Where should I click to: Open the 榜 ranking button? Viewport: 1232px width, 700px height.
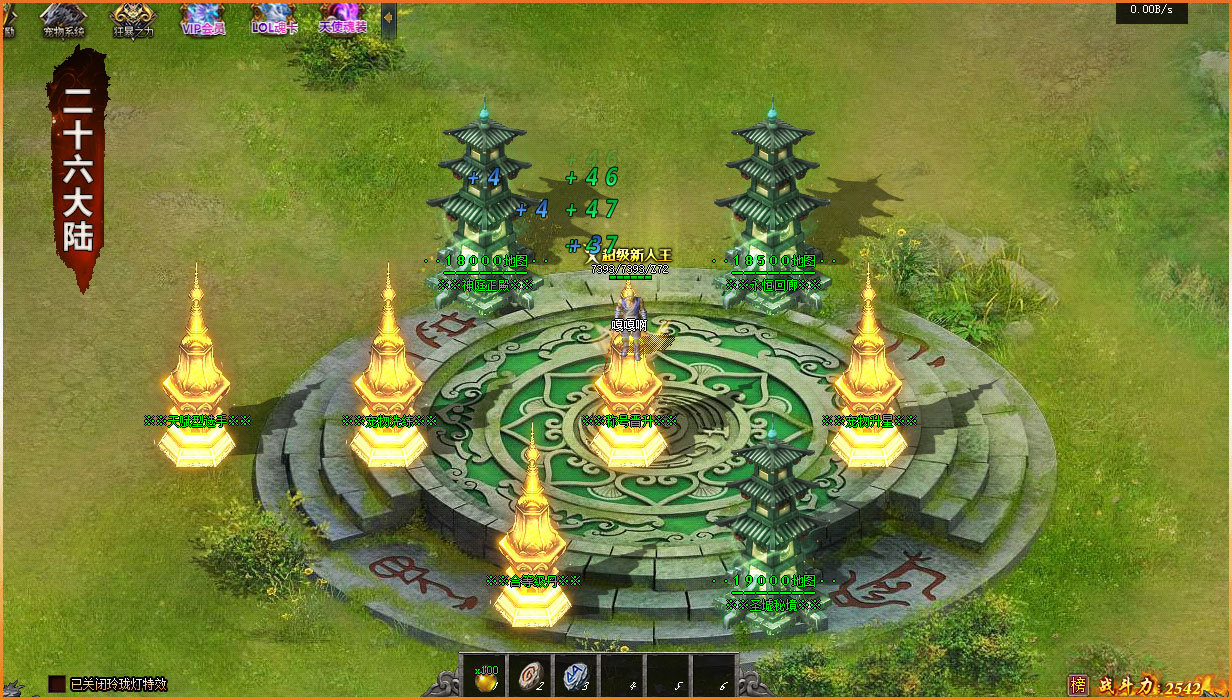click(x=1078, y=685)
